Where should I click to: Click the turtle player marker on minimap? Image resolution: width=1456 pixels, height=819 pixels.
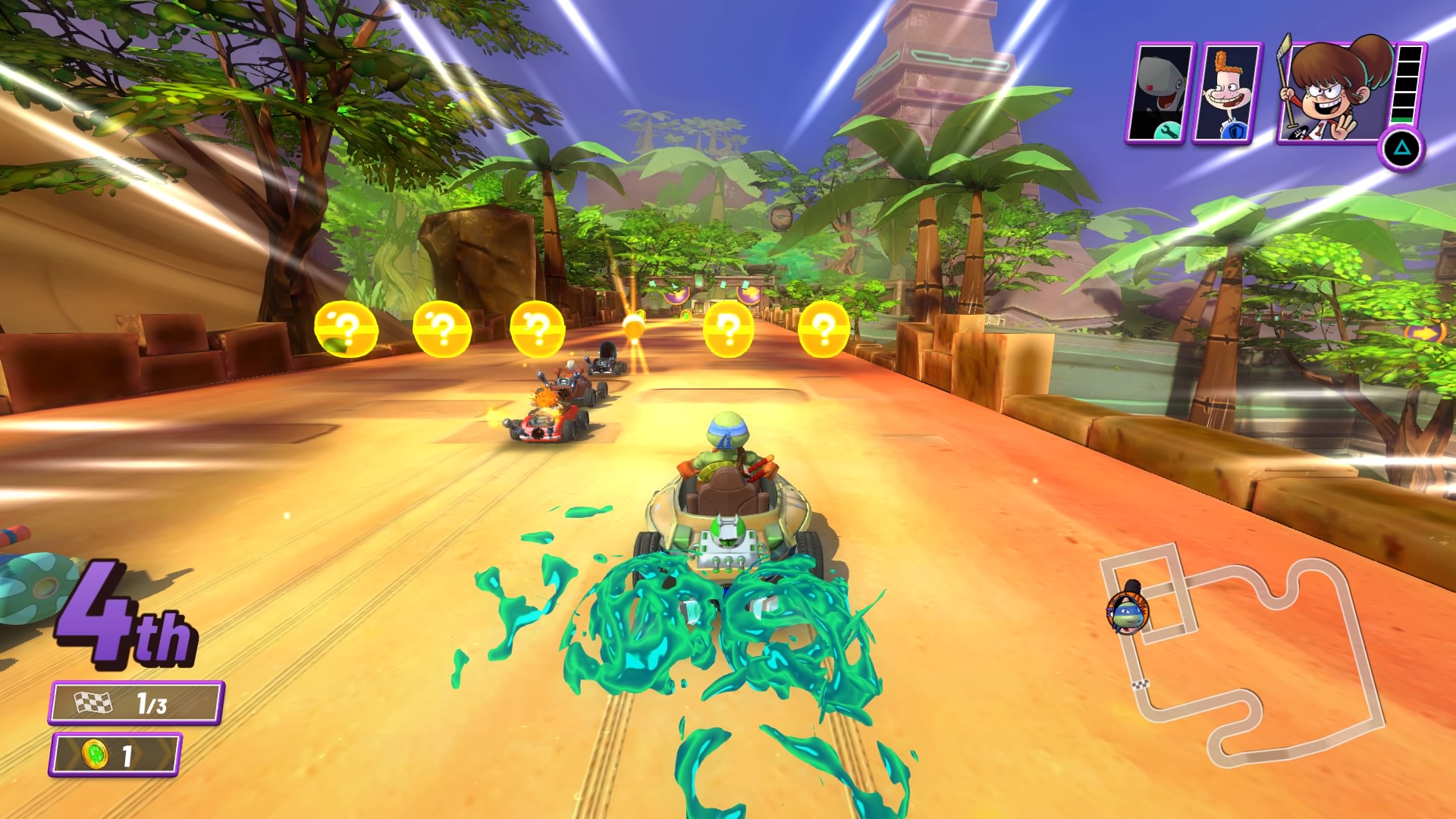[x=1128, y=612]
